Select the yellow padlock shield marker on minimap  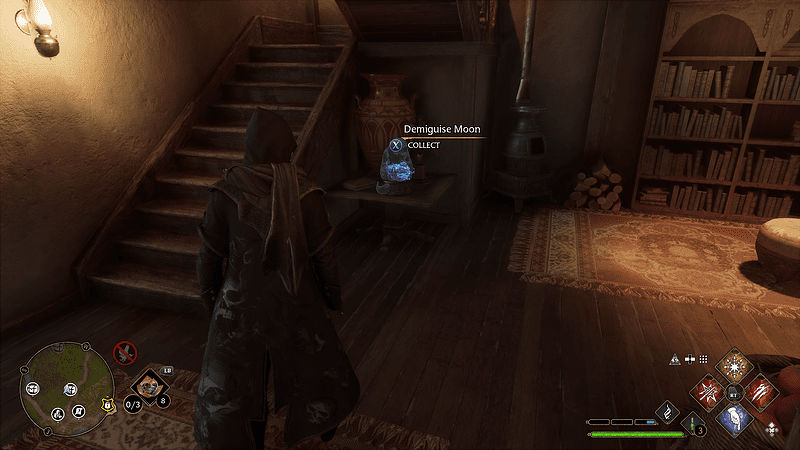[106, 405]
